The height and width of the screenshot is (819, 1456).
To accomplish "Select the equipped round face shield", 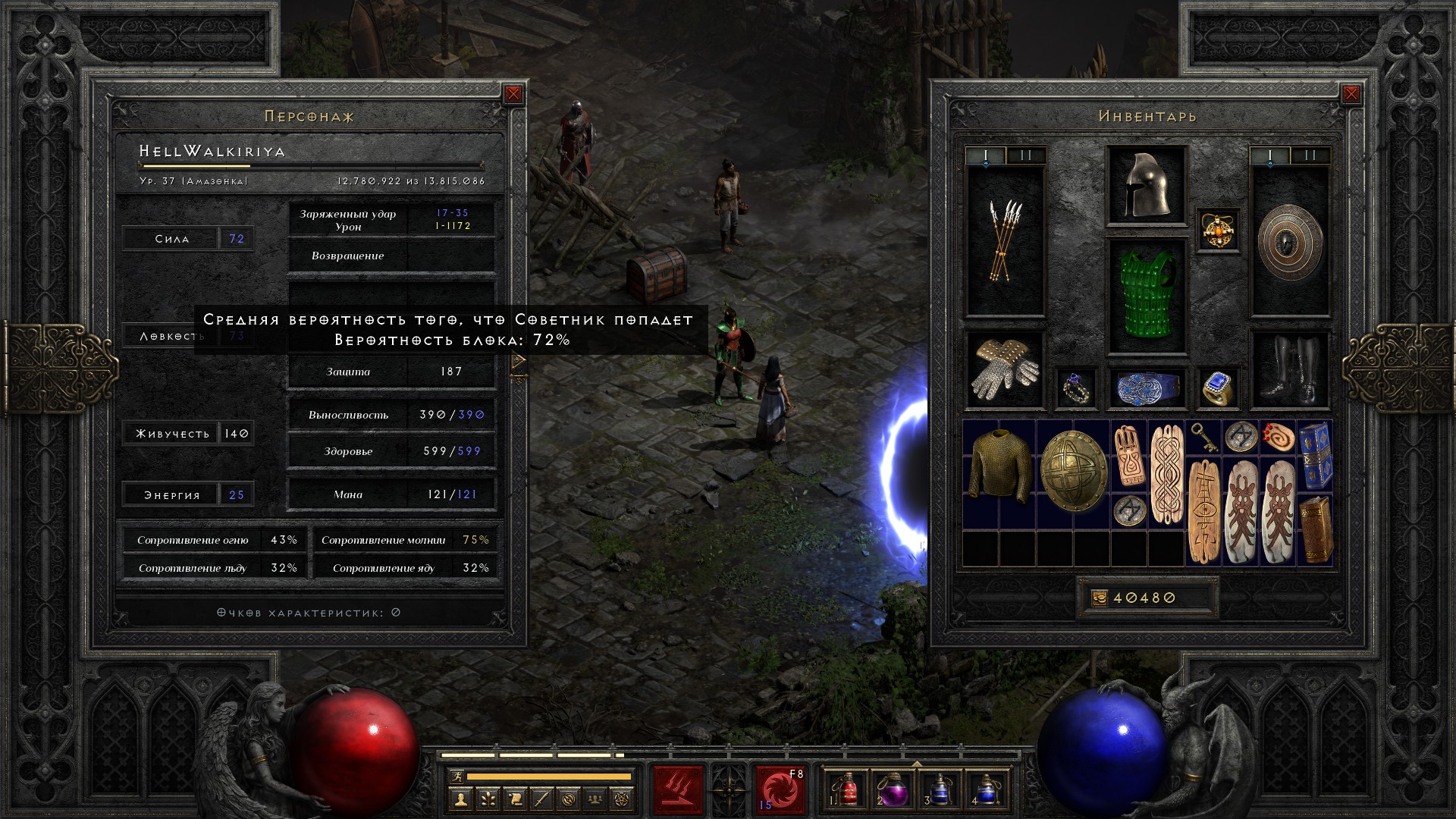I will (1290, 240).
